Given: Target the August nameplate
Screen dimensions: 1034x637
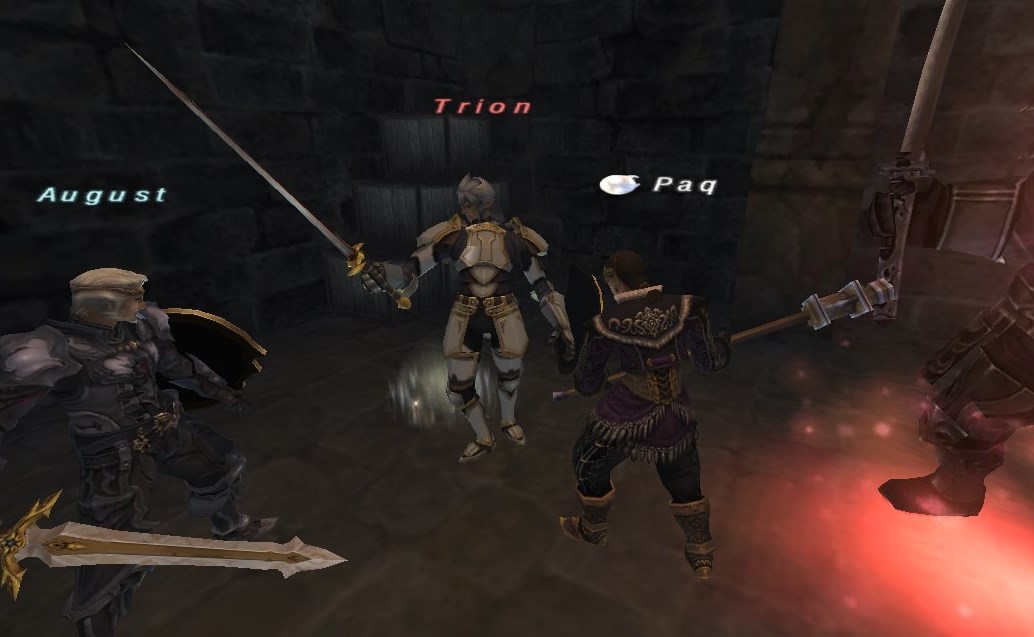Looking at the screenshot, I should coord(102,194).
